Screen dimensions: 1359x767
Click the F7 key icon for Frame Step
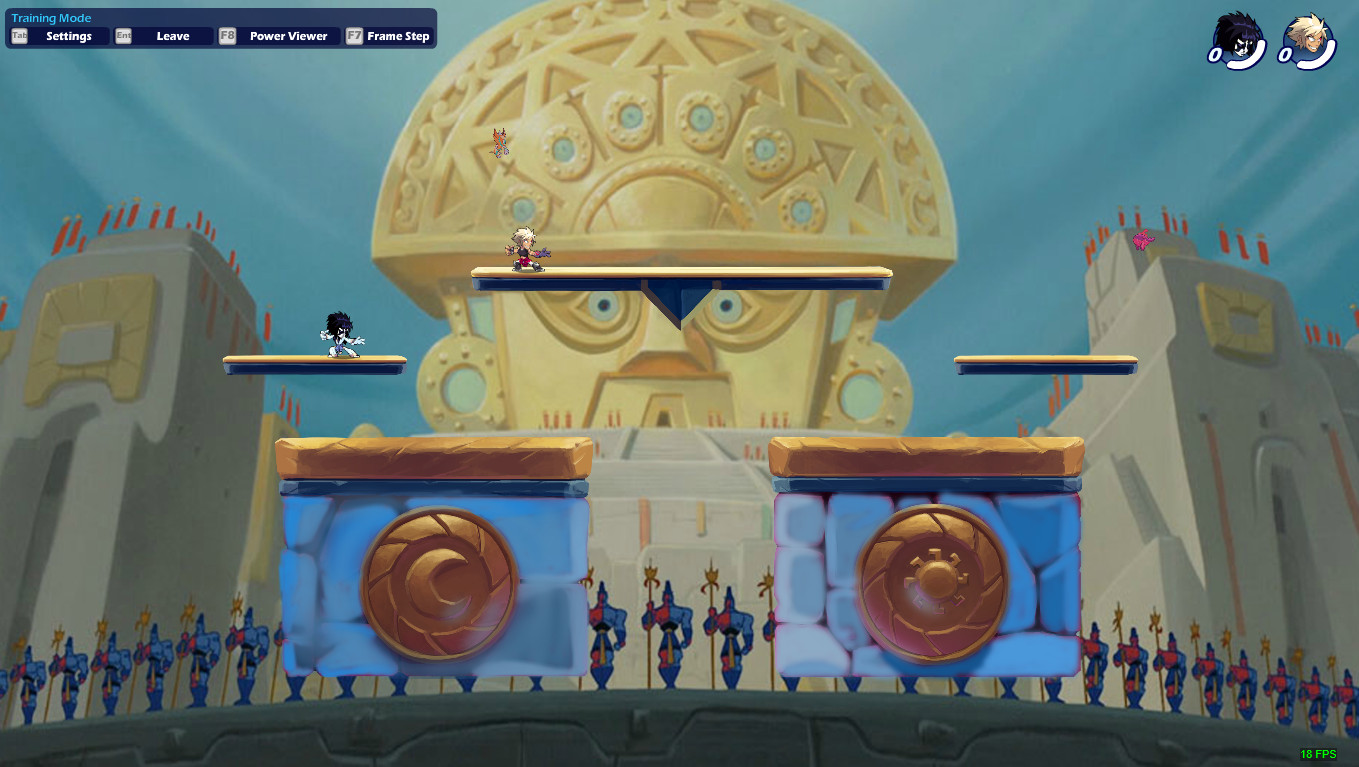coord(352,35)
